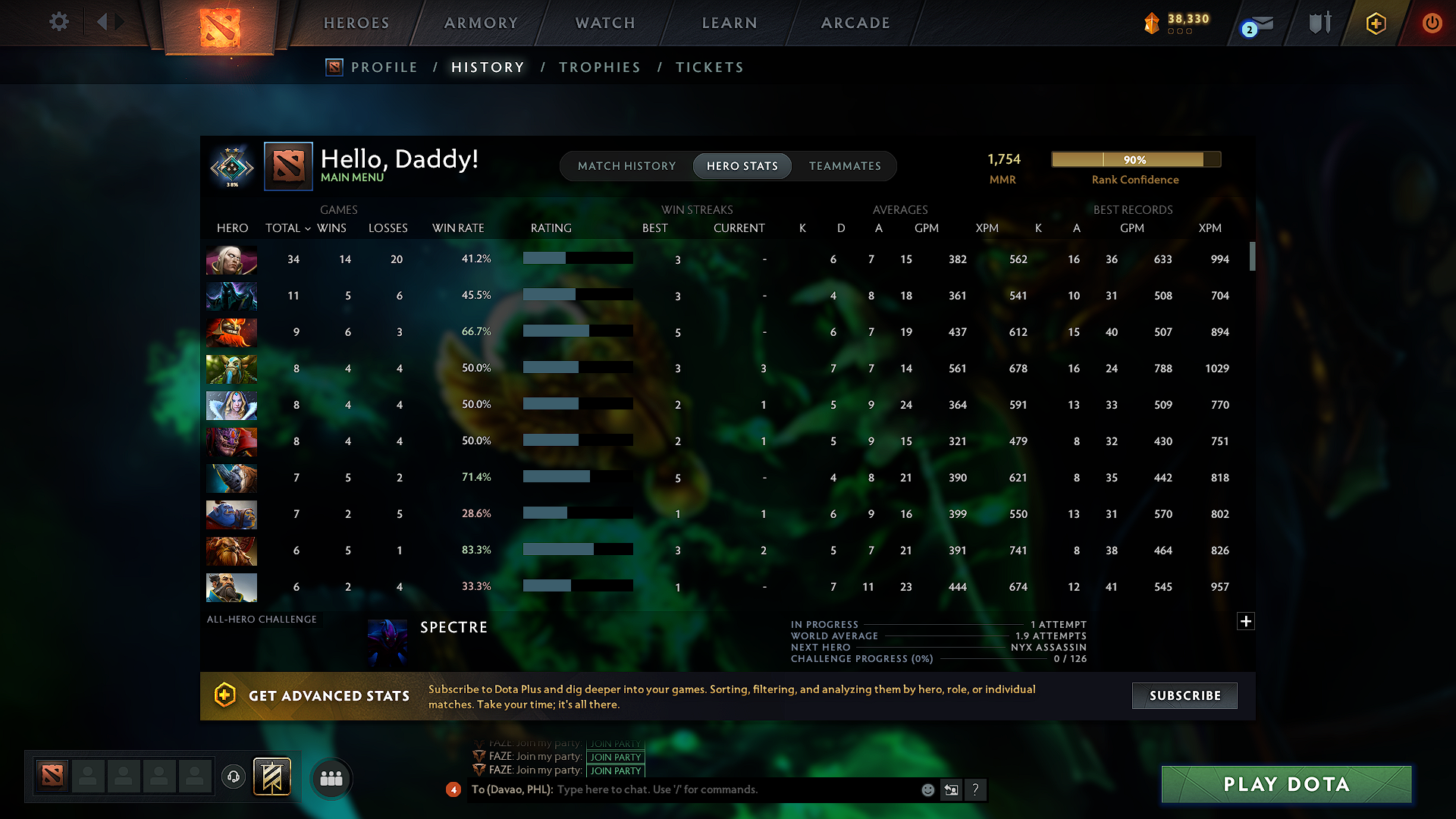Open the TOTAL column sort chevron
Screen dimensions: 1456x819
(x=306, y=228)
